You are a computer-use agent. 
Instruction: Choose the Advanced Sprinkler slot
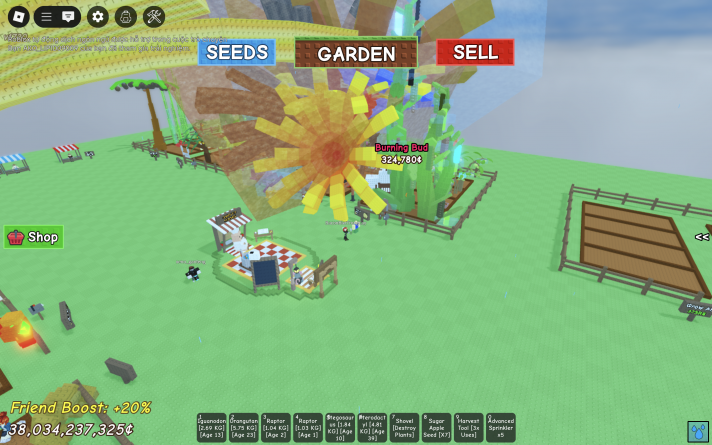[x=500, y=428]
